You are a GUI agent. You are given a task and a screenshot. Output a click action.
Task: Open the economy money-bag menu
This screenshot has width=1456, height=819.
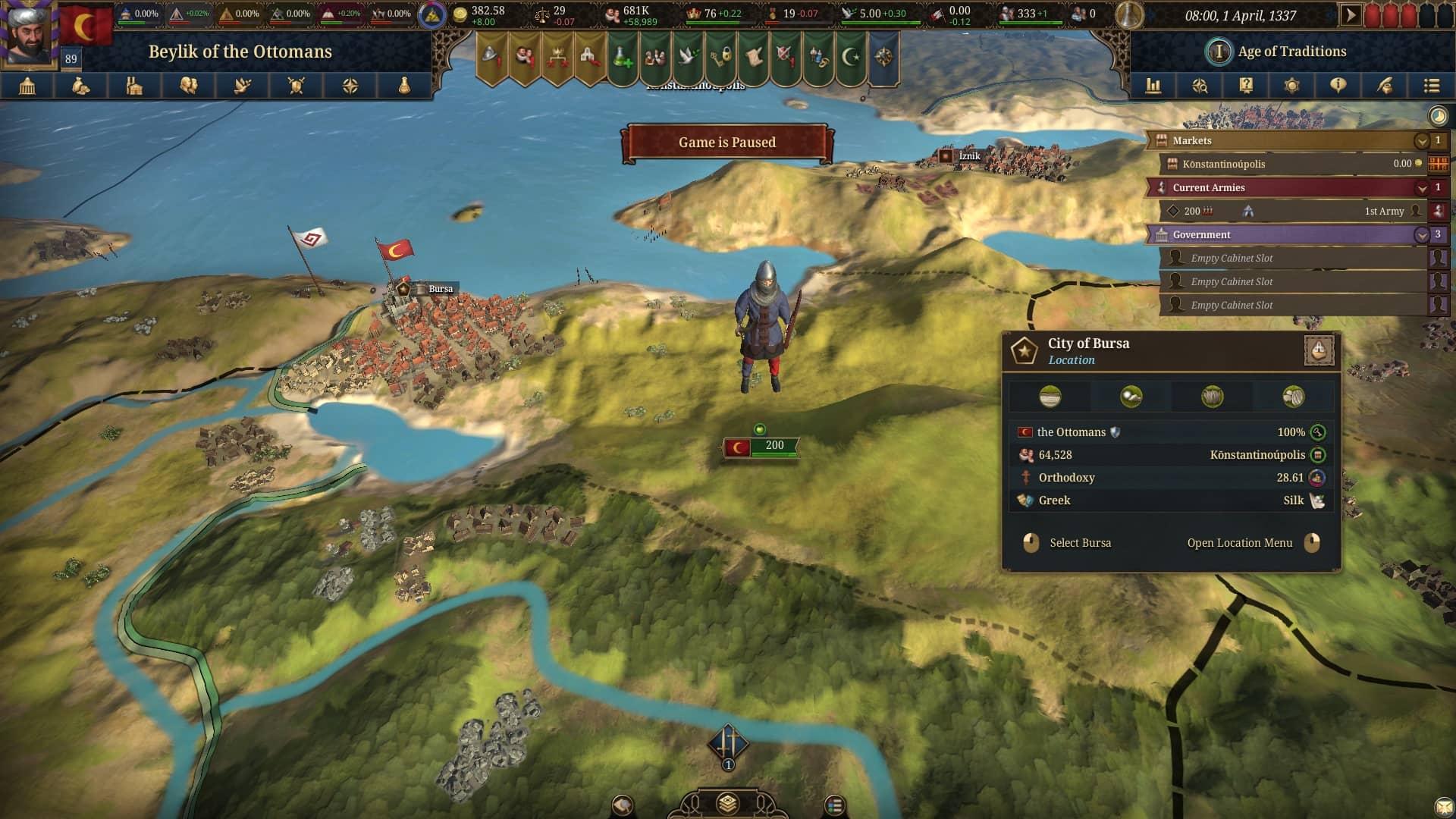point(81,86)
